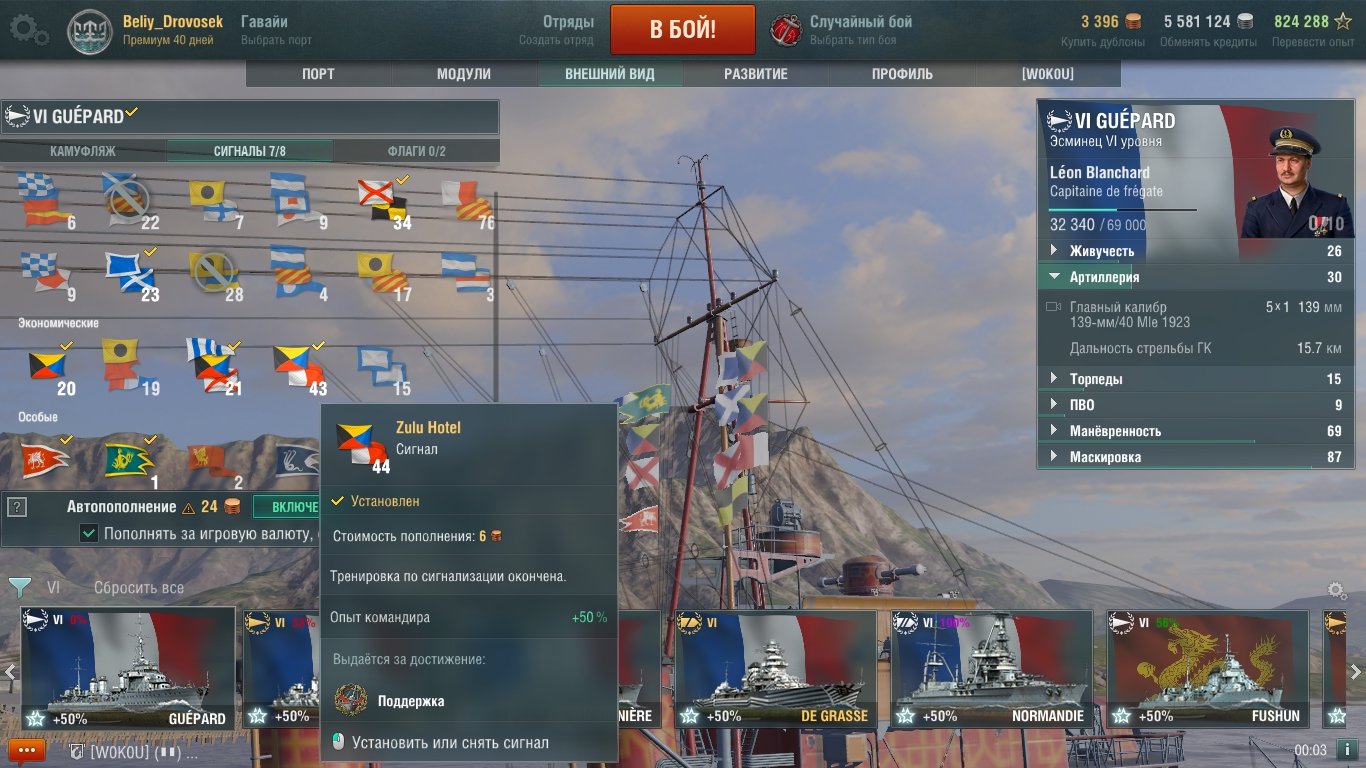1366x768 pixels.
Task: Reset ship filters with Сбросить все
Action: click(x=138, y=588)
